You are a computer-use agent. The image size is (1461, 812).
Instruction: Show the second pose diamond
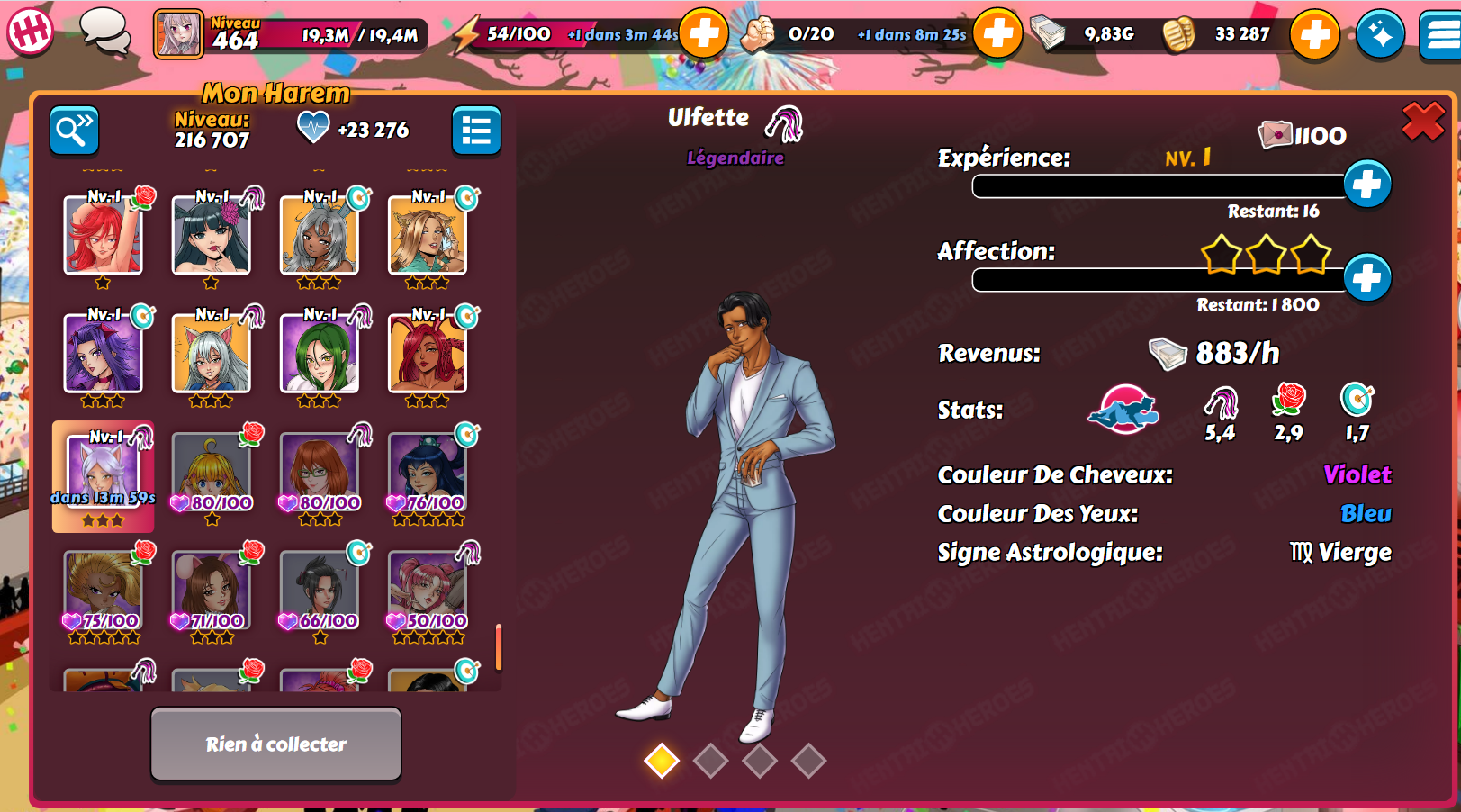pyautogui.click(x=710, y=761)
